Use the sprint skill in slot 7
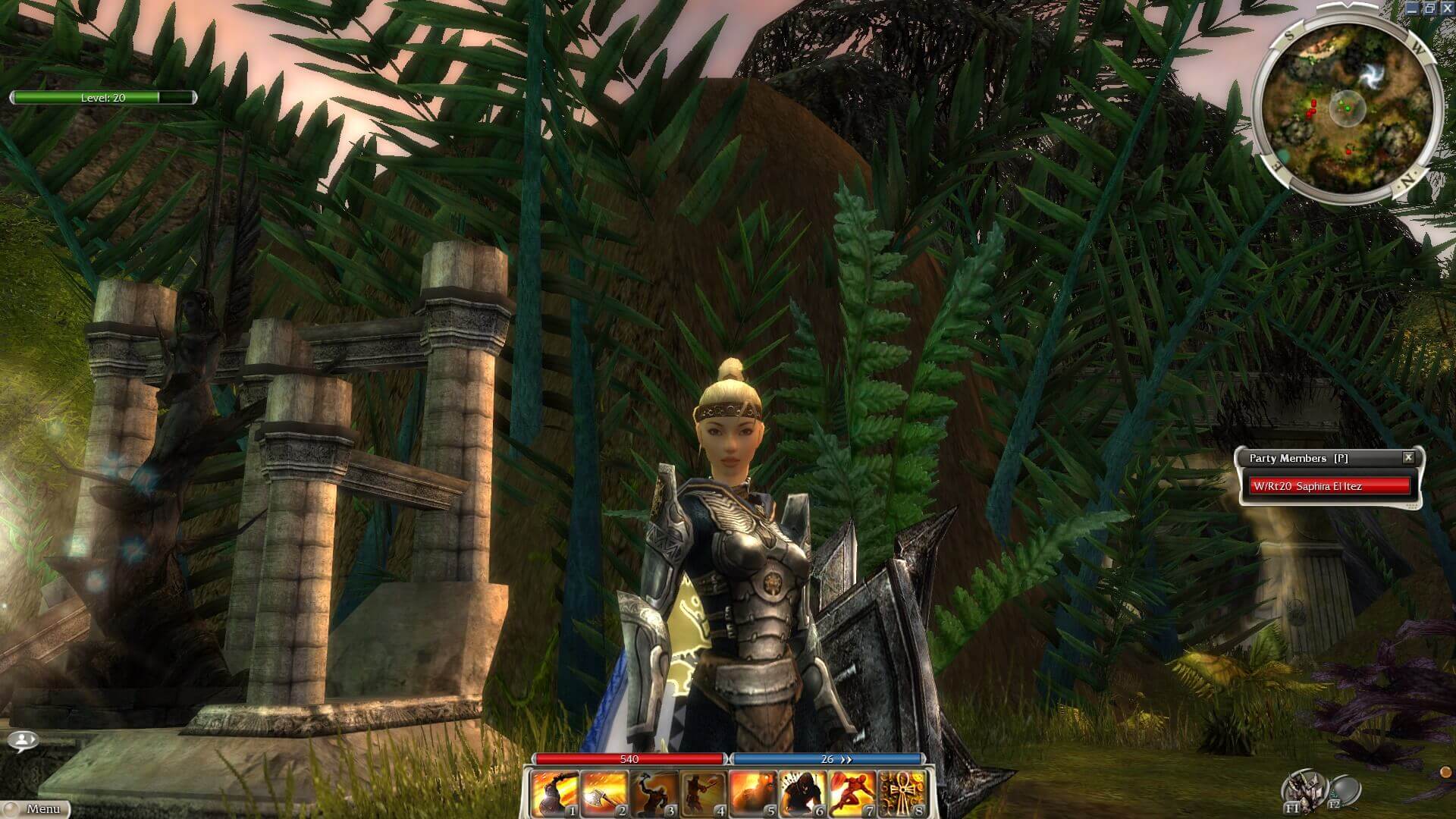Image resolution: width=1456 pixels, height=819 pixels. [x=851, y=792]
